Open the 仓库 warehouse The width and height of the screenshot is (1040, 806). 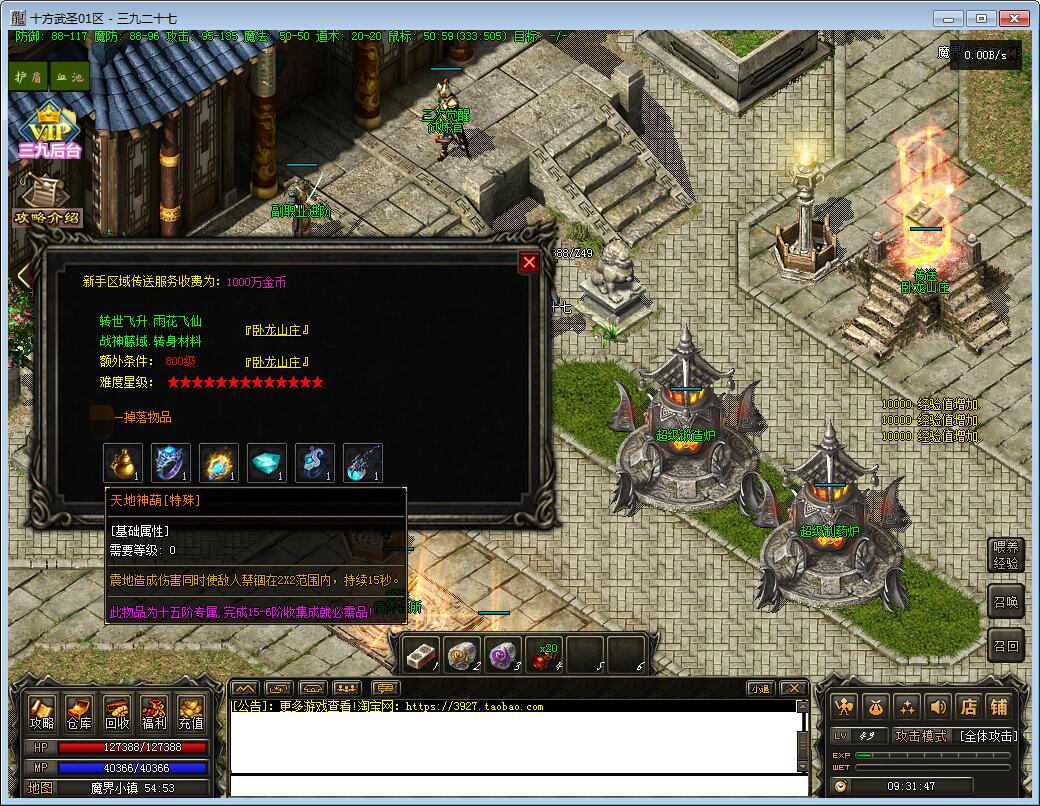point(79,713)
